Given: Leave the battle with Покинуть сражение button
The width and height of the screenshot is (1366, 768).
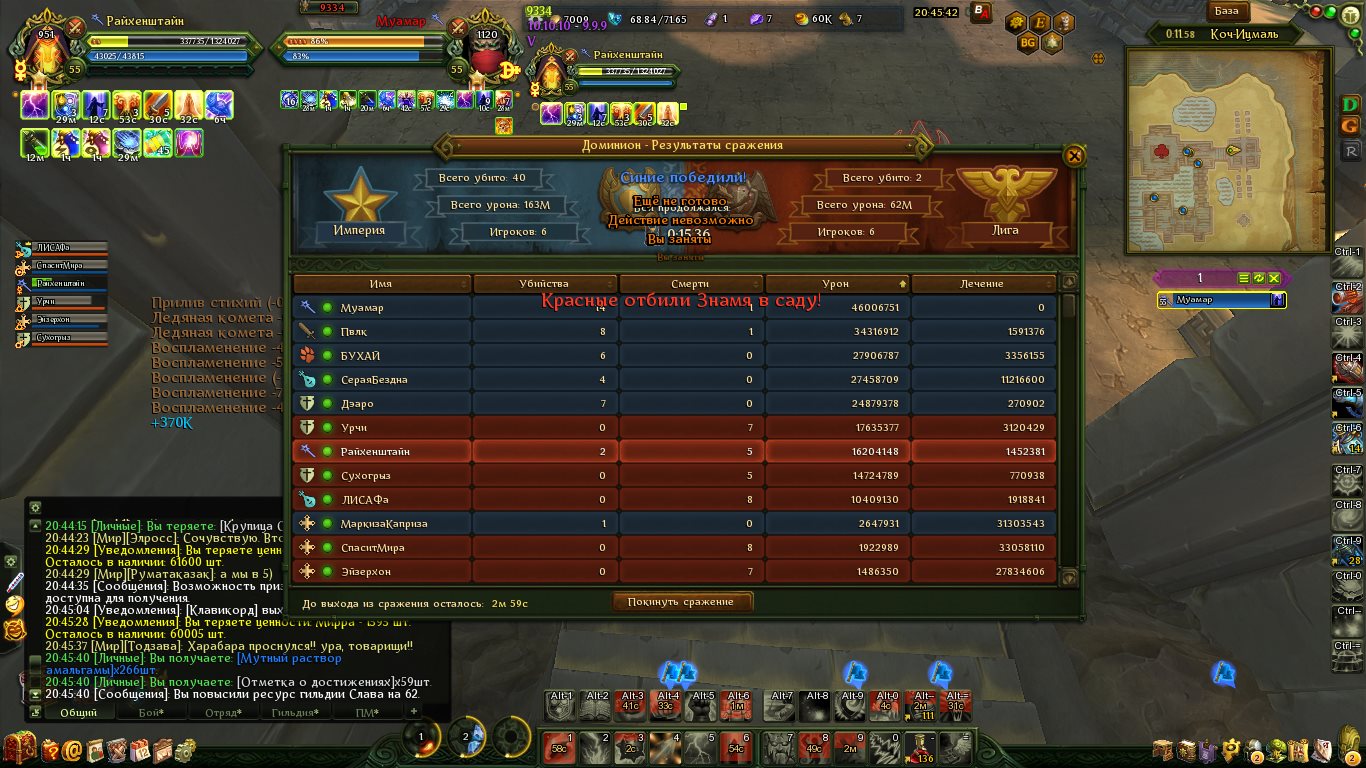Looking at the screenshot, I should (x=682, y=602).
